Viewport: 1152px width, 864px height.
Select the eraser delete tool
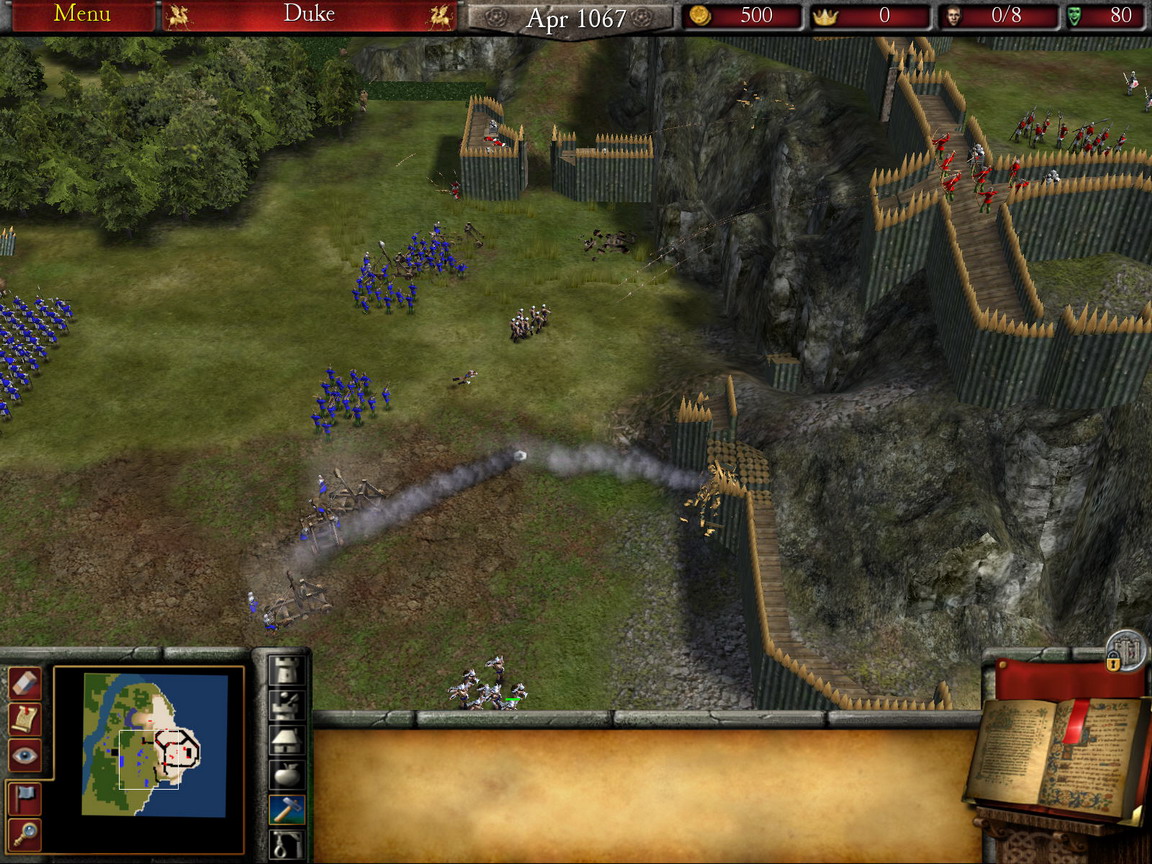[x=24, y=684]
